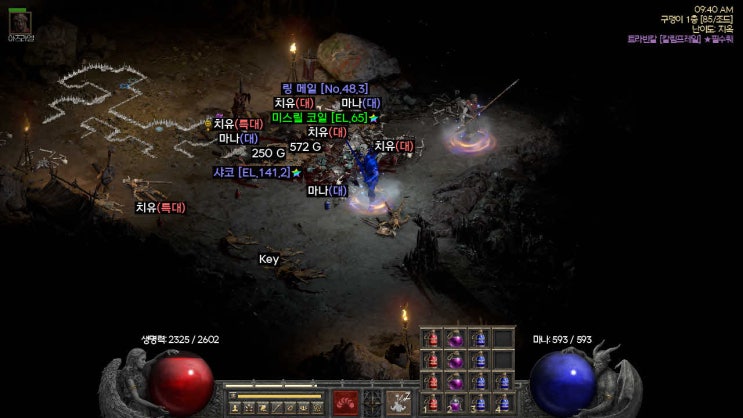Select the party member portrait
Image resolution: width=743 pixels, height=418 pixels.
pos(20,20)
